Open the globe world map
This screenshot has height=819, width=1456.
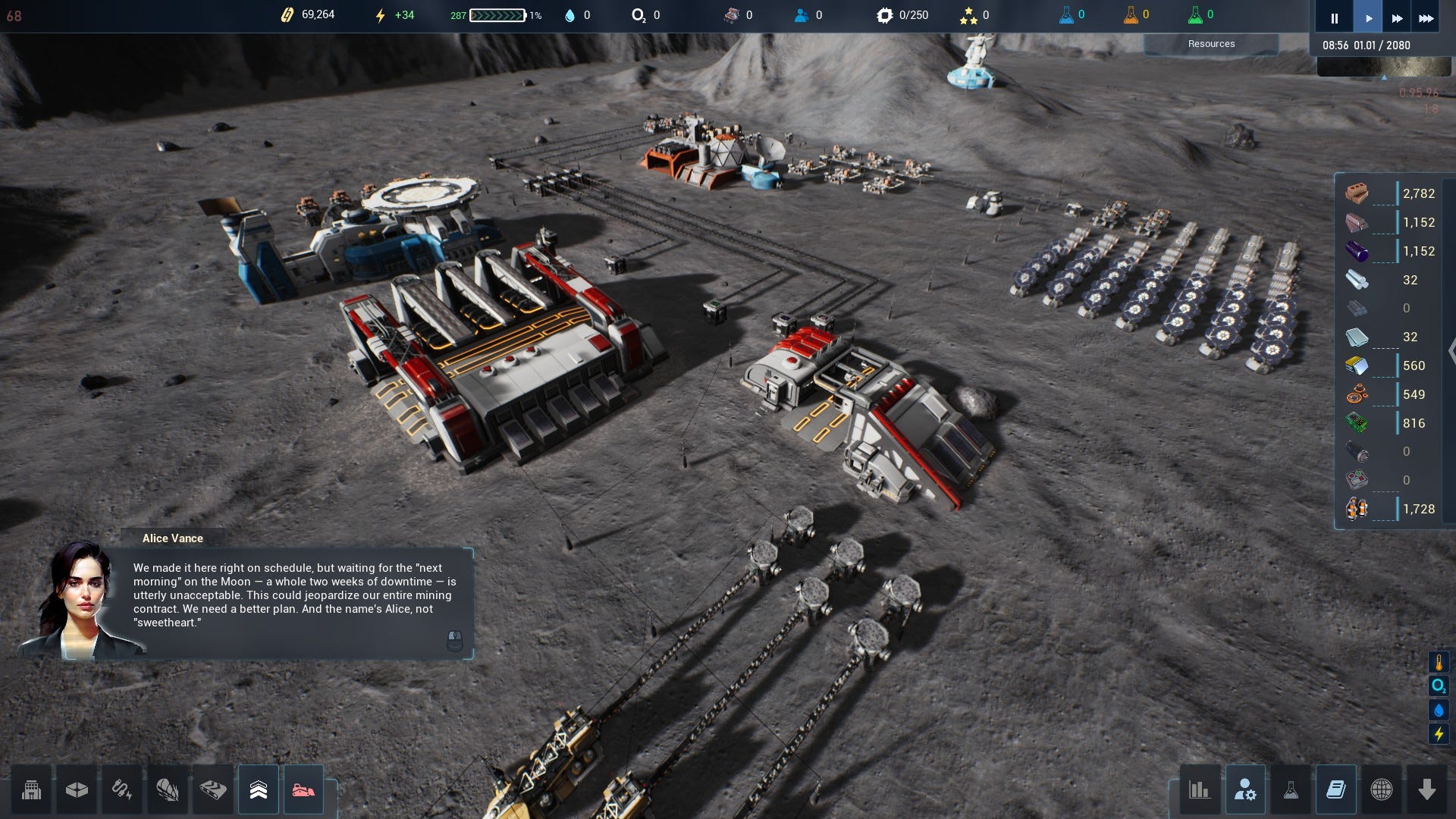[x=1382, y=790]
